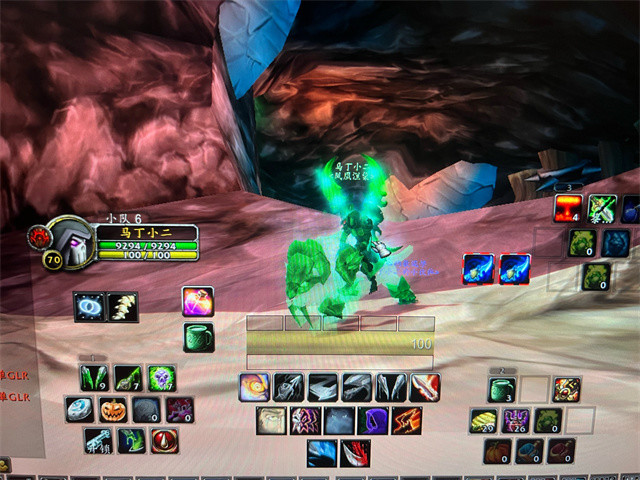This screenshot has height=480, width=640.
Task: Click the character portrait of 马丁小二
Action: pyautogui.click(x=67, y=245)
